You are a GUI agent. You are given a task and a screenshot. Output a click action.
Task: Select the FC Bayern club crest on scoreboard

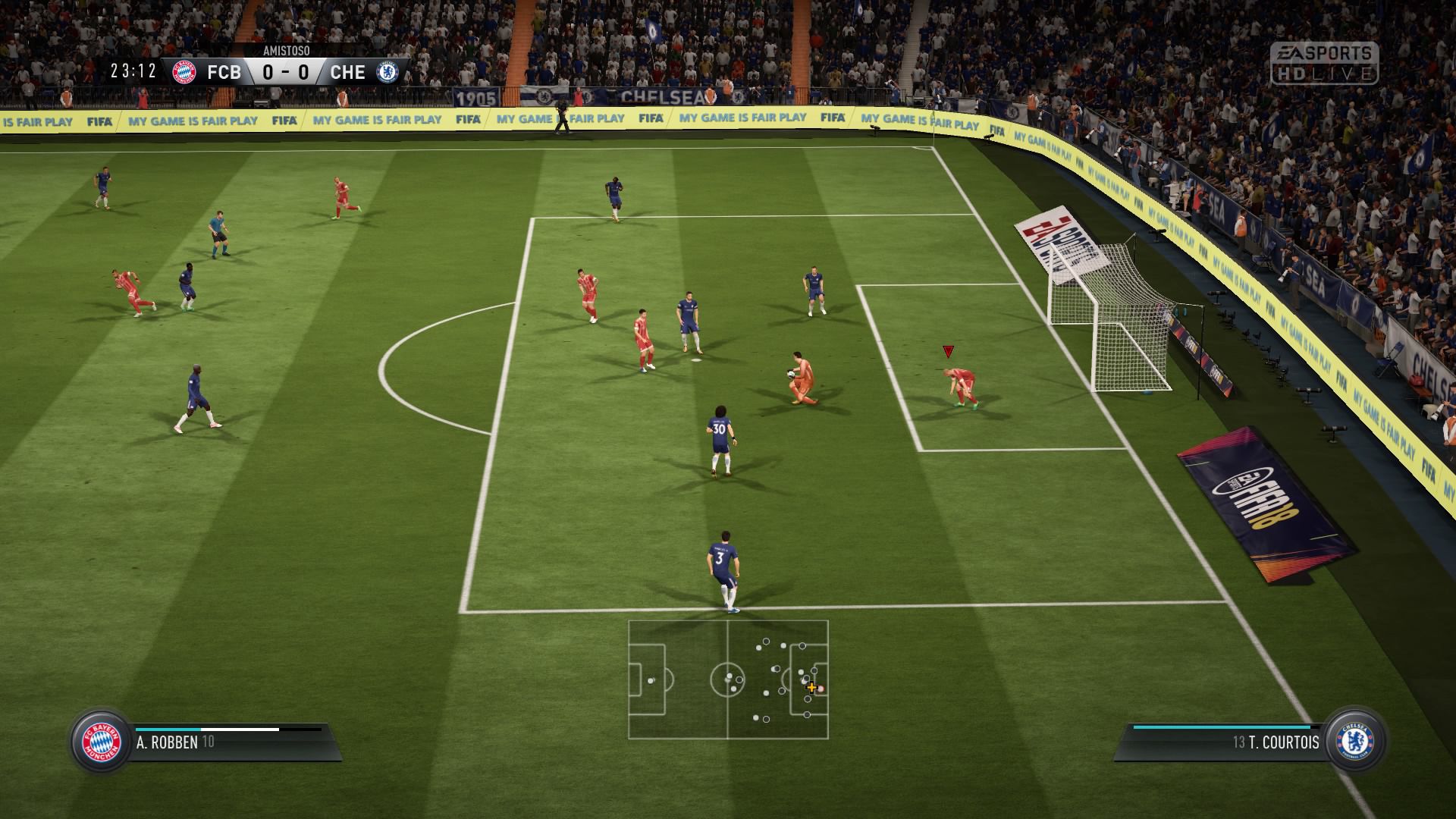pos(184,72)
